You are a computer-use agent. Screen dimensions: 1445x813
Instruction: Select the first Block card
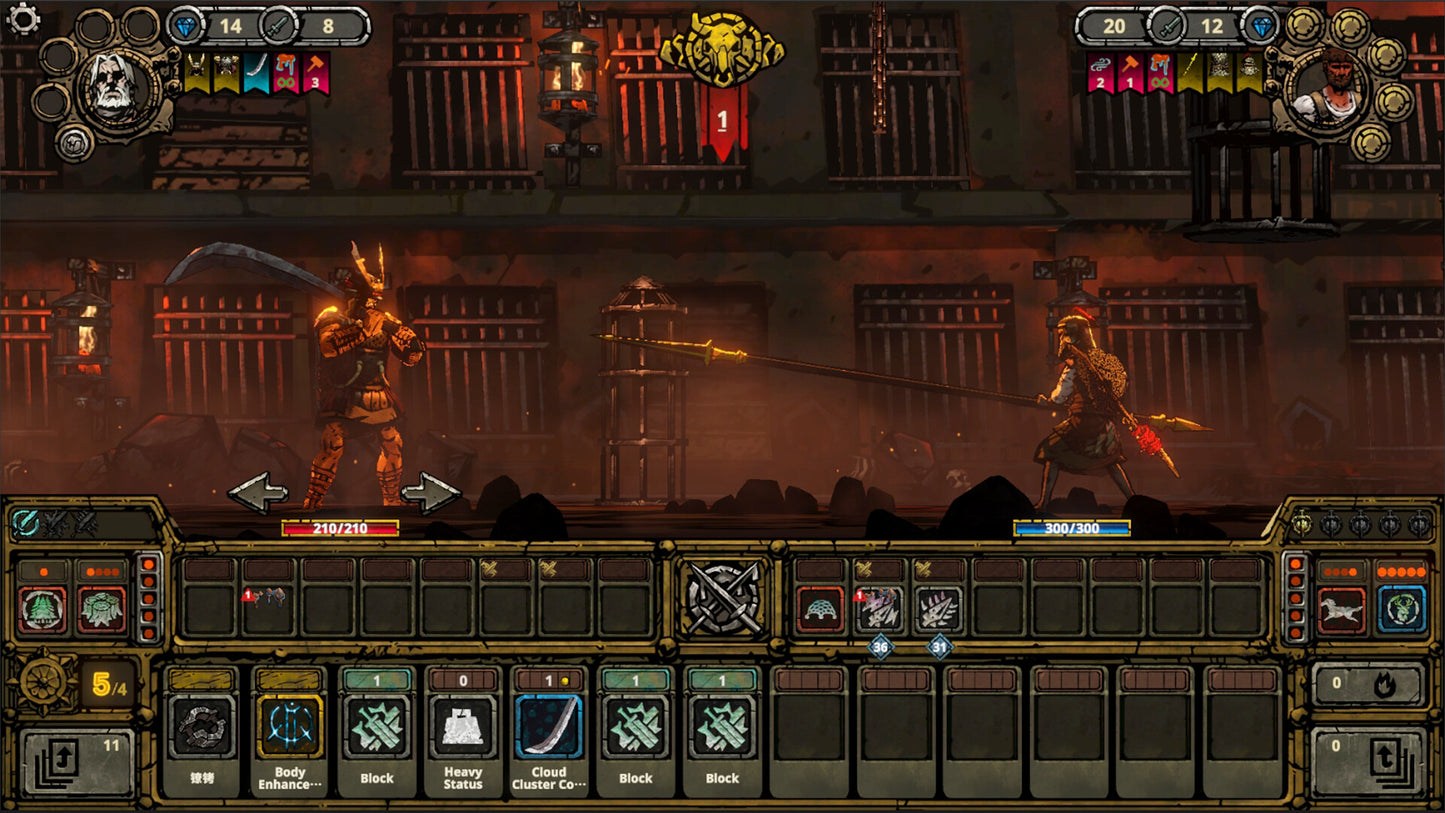376,737
